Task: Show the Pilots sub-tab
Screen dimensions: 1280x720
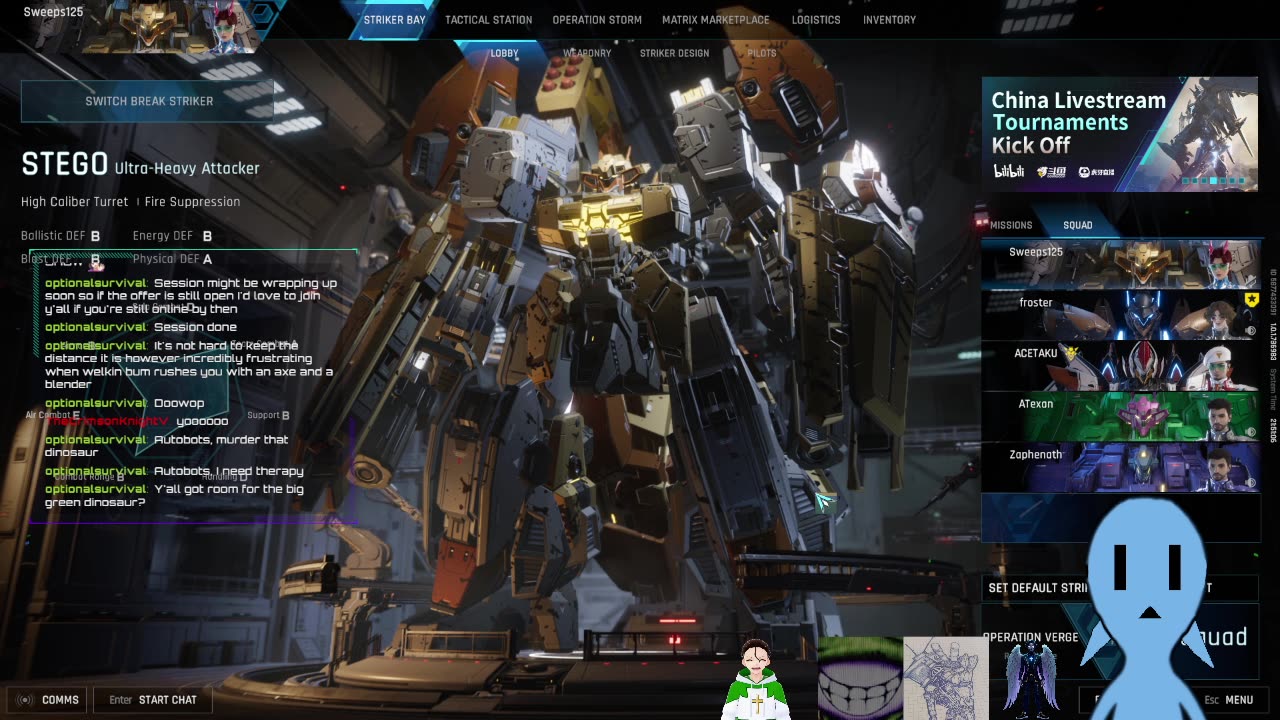Action: (x=761, y=53)
